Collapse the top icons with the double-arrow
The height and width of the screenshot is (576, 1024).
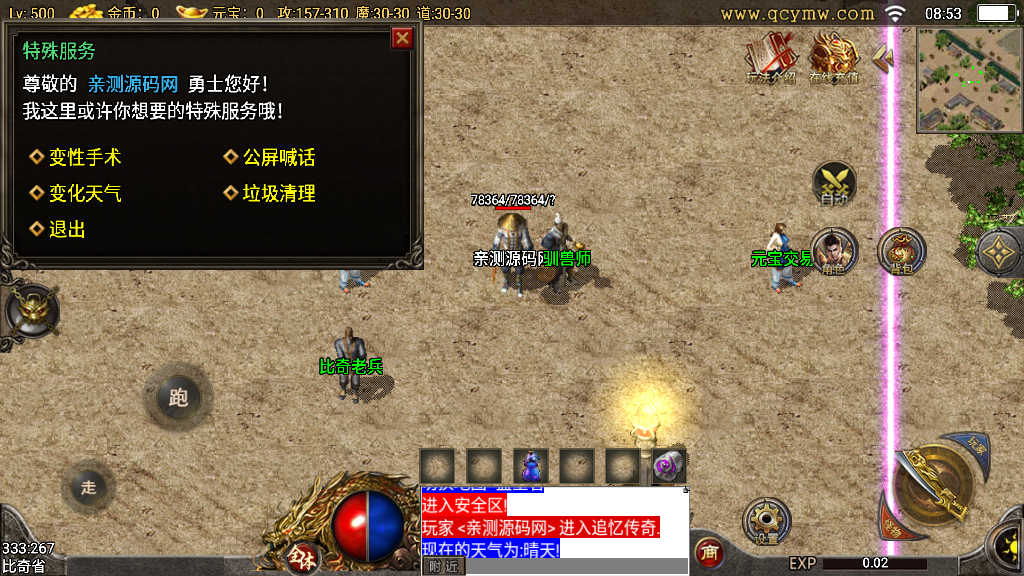click(882, 58)
